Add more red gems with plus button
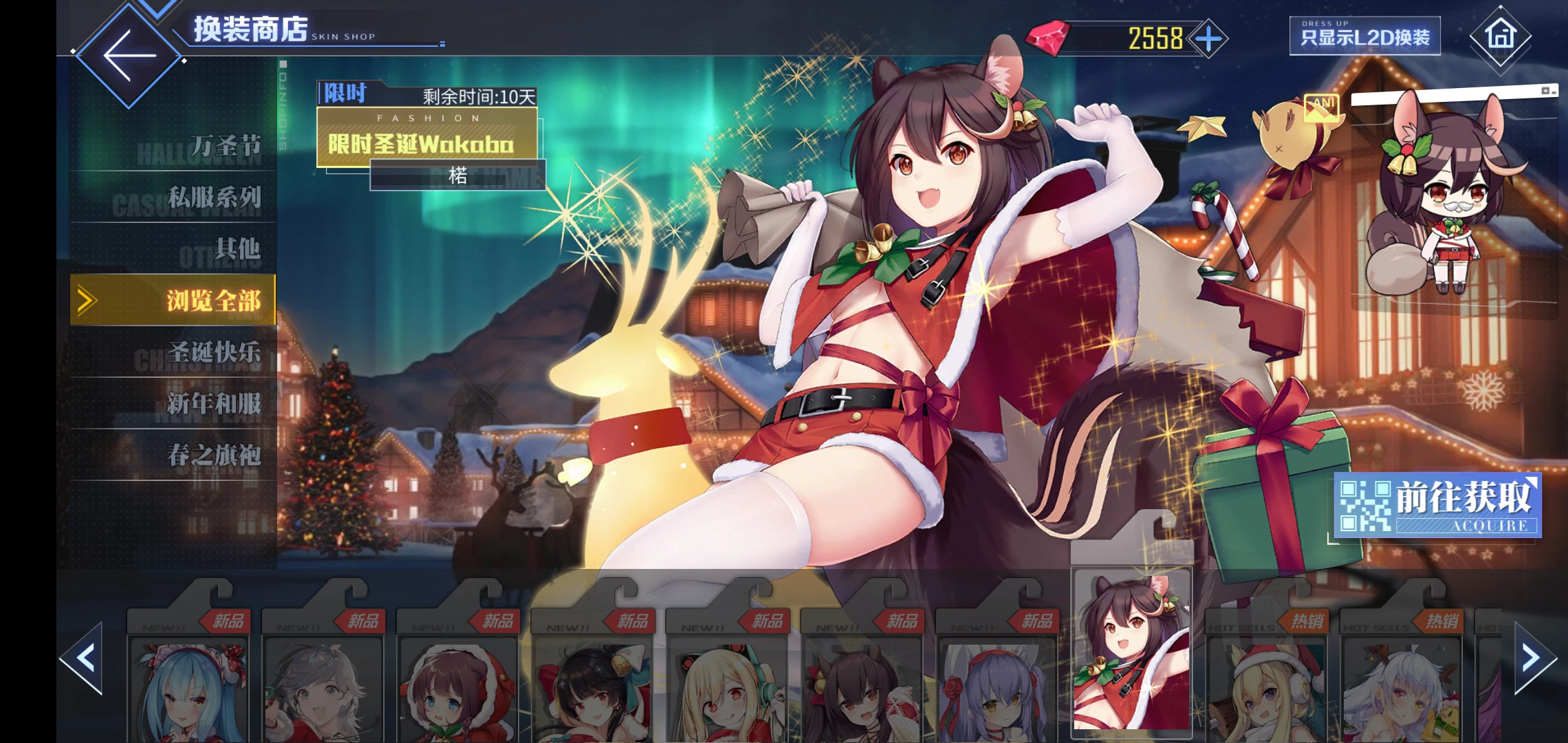 tap(1208, 39)
